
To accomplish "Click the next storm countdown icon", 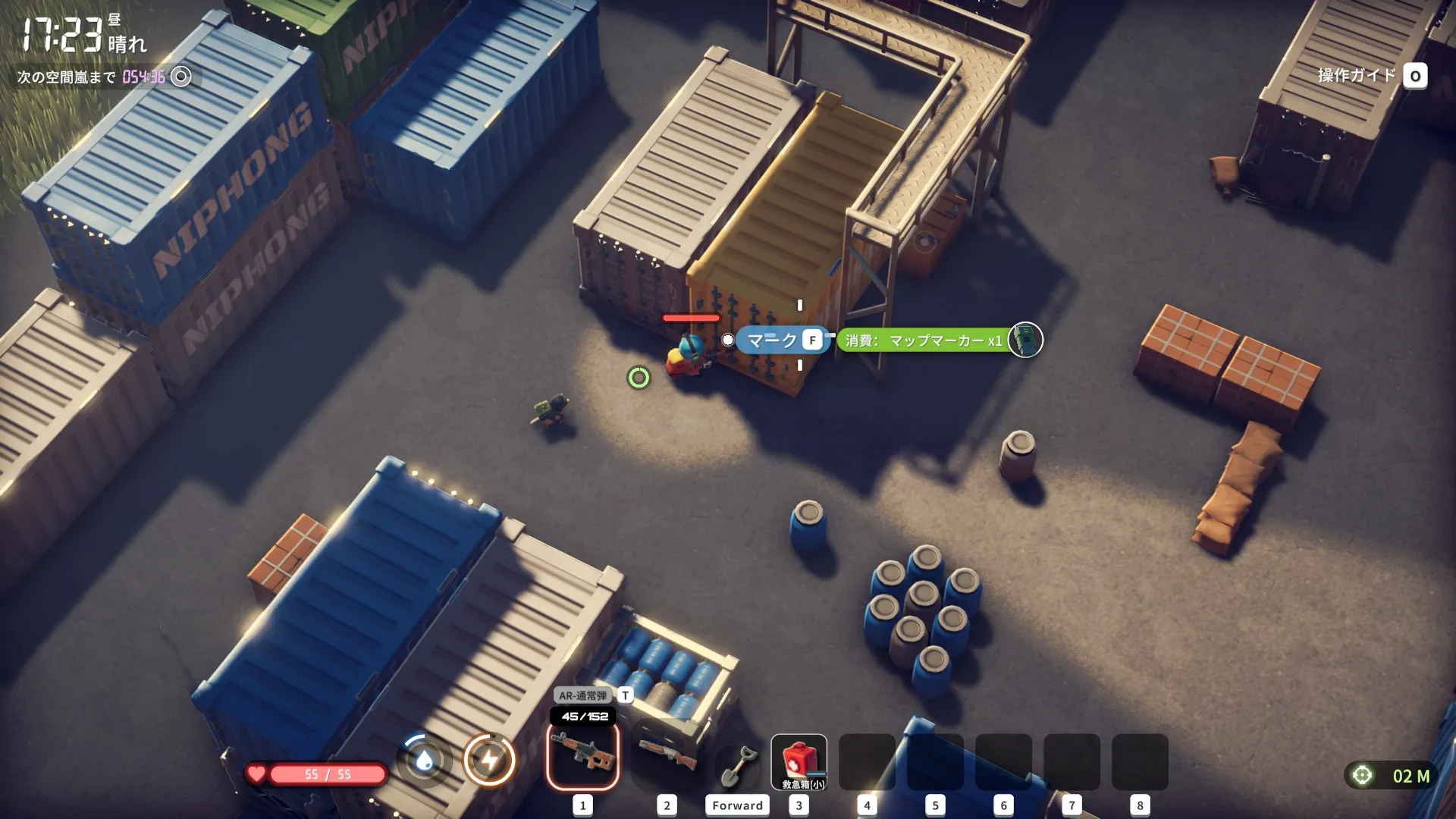I will point(181,77).
